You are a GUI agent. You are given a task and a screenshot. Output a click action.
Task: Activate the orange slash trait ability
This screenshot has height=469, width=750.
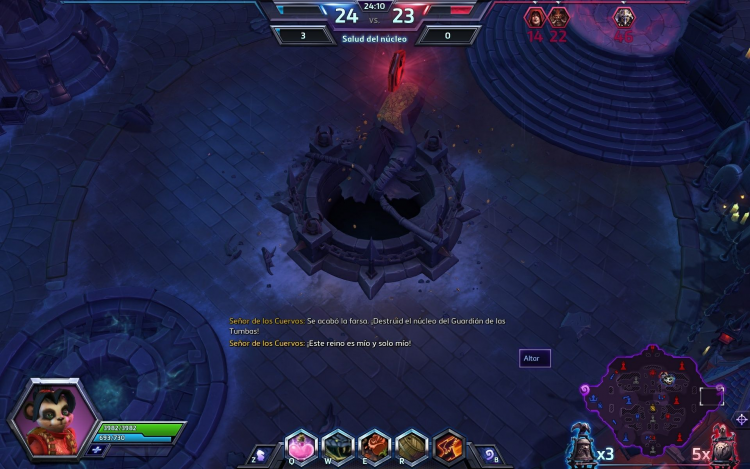point(448,444)
